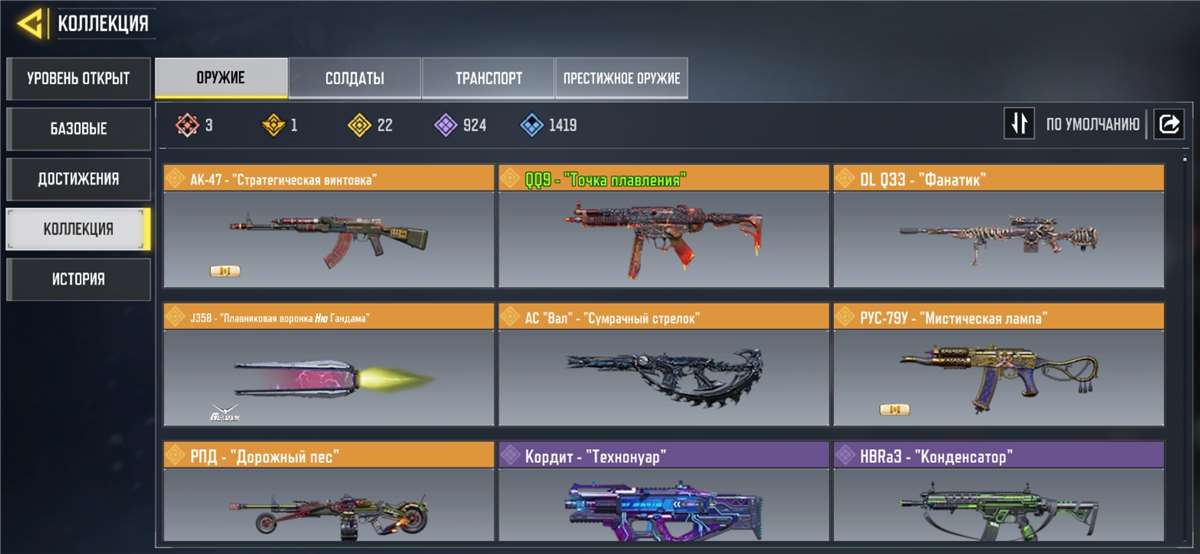The width and height of the screenshot is (1200, 554).
Task: Switch to the Солдаты tab
Action: tap(354, 78)
